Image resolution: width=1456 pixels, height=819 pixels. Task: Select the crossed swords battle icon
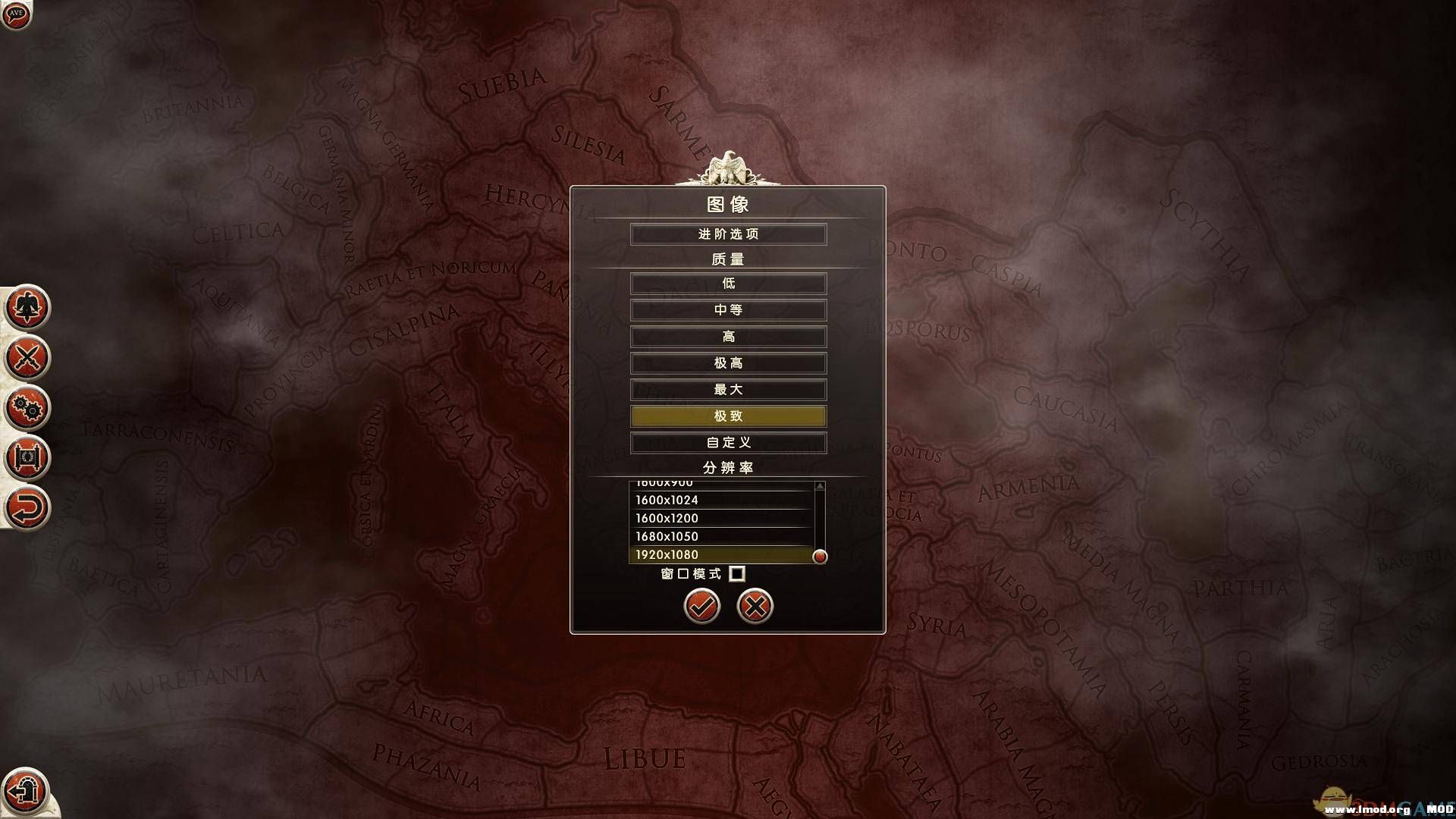25,358
